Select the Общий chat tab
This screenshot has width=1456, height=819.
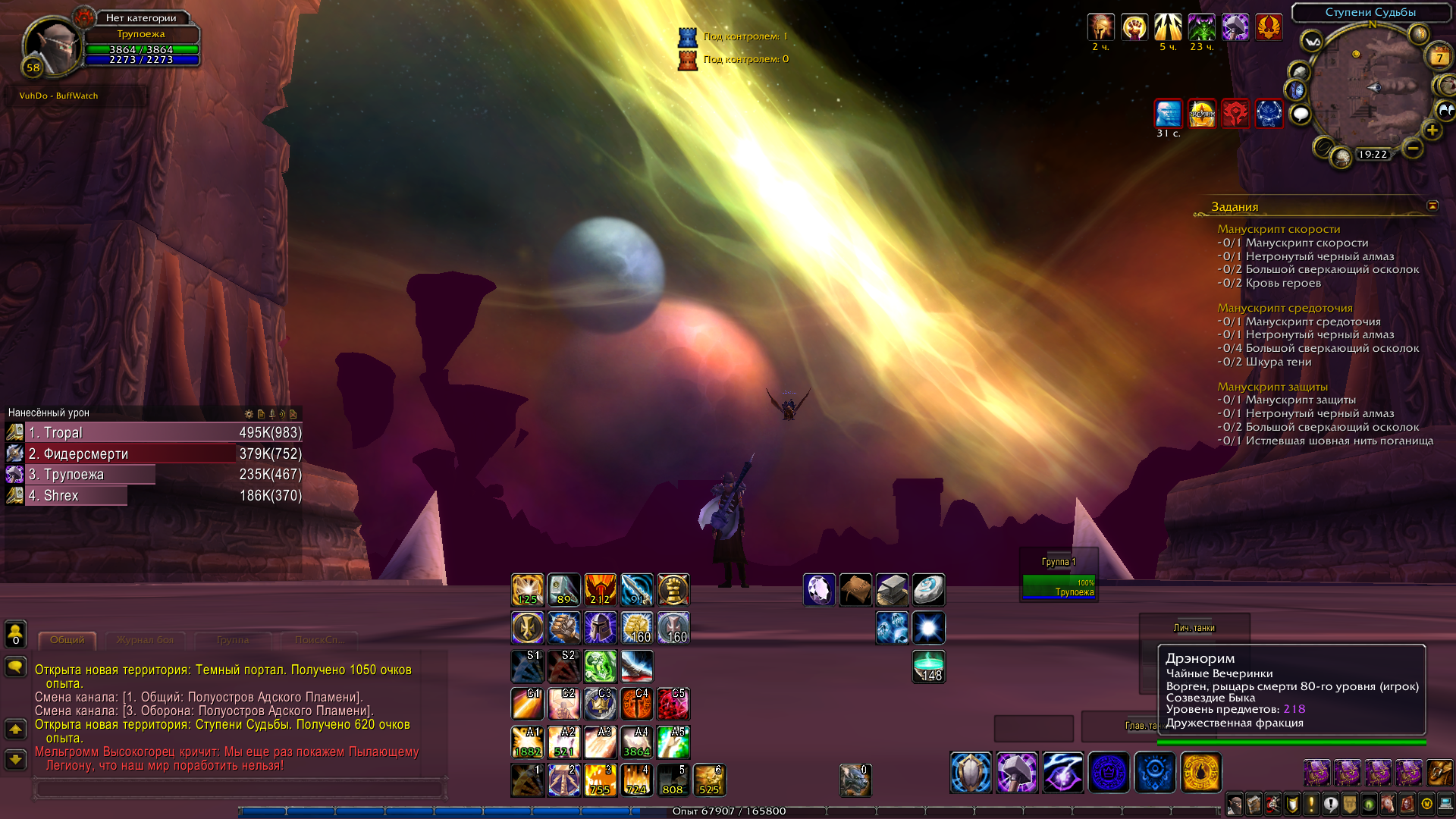coord(67,640)
